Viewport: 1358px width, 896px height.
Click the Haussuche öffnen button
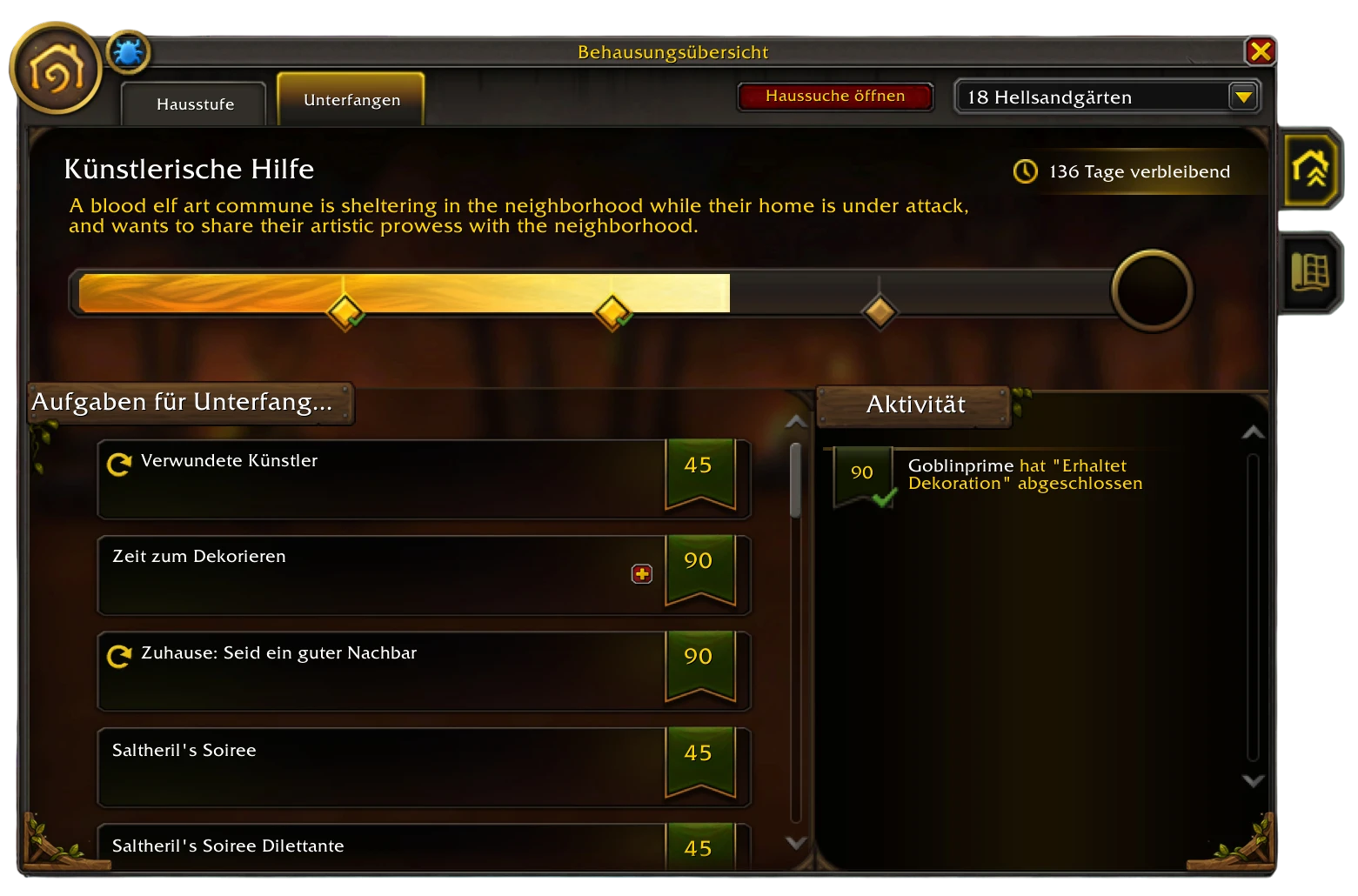[x=834, y=97]
